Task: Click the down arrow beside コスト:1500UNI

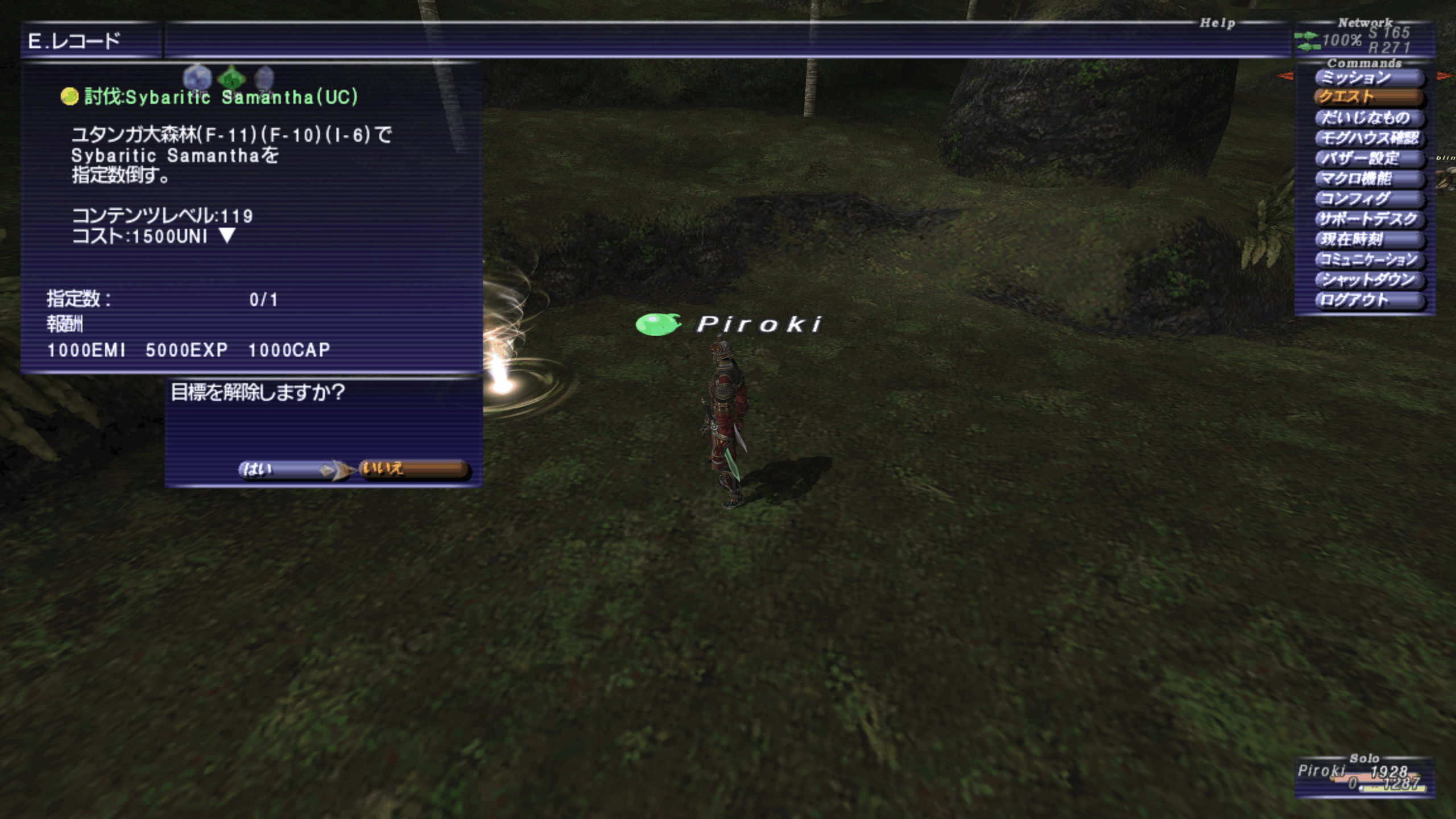Action: tap(227, 235)
